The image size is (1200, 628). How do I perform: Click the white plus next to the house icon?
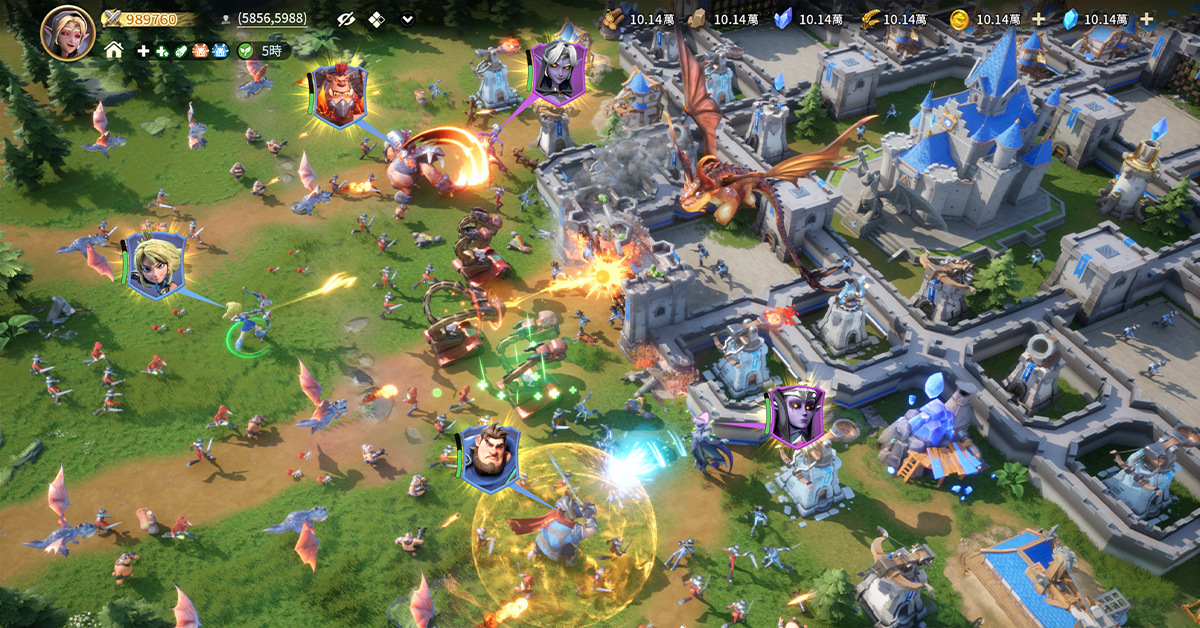[143, 50]
